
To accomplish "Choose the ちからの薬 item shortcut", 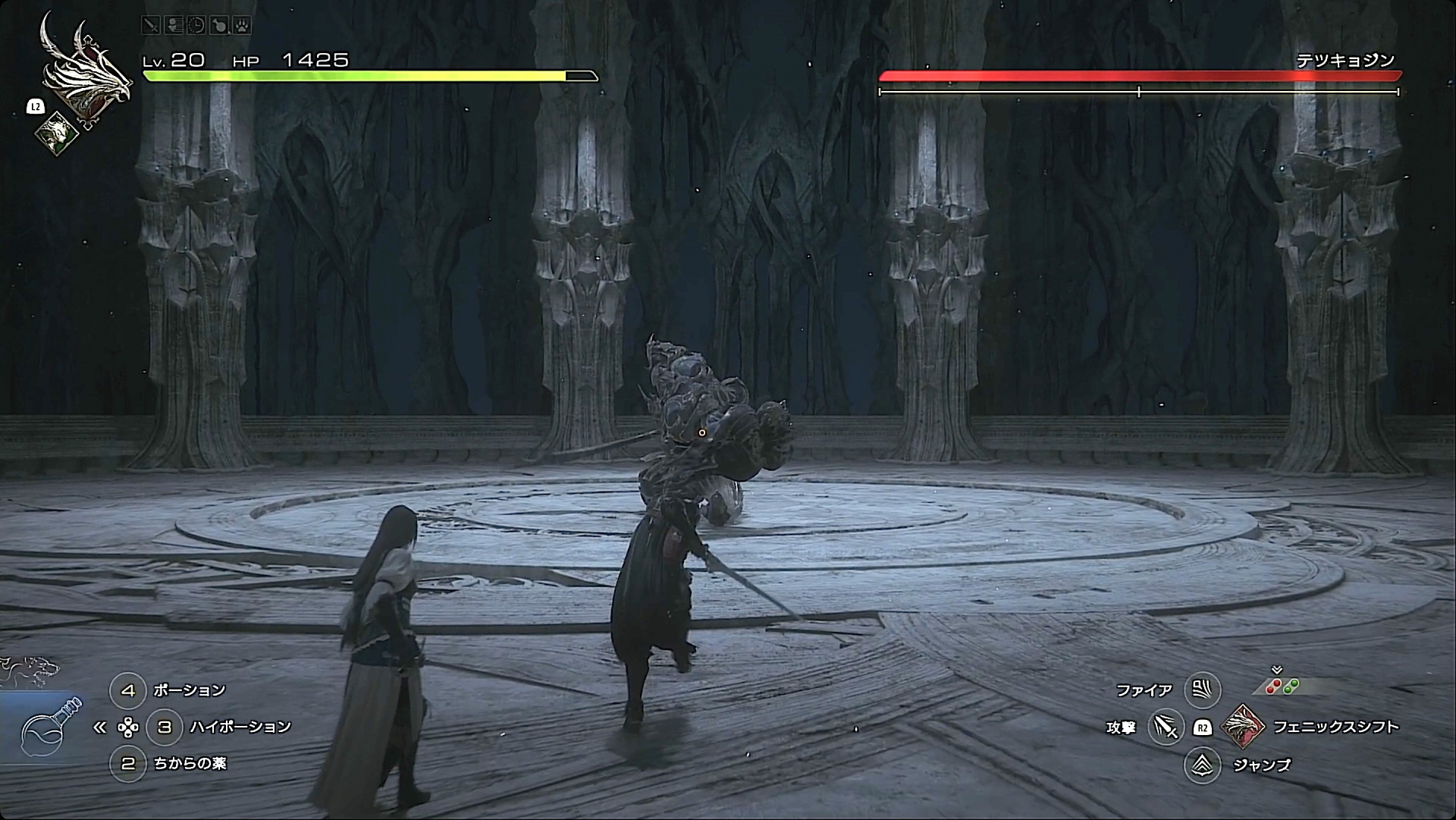I will point(128,763).
